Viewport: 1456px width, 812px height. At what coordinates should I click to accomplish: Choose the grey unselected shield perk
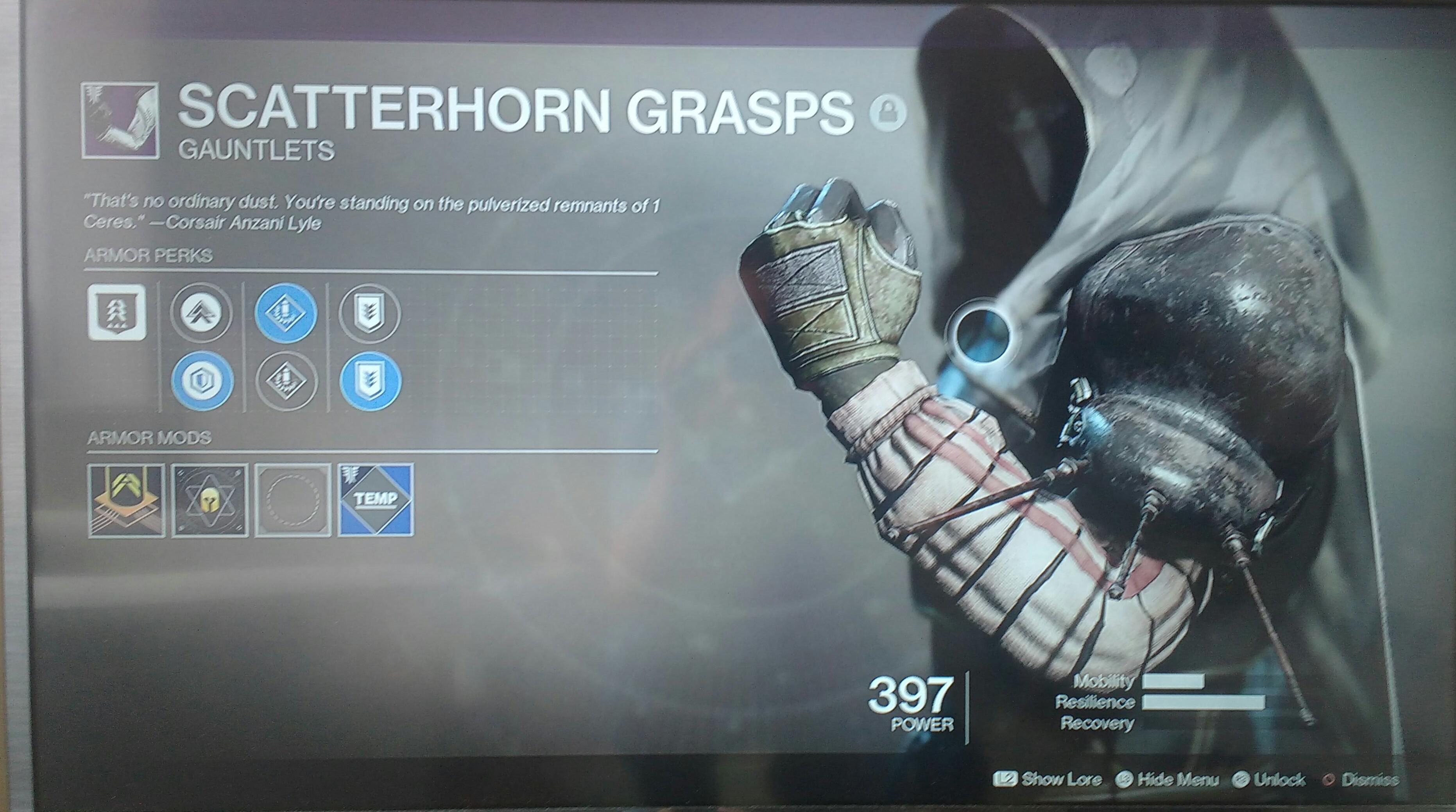(x=370, y=313)
